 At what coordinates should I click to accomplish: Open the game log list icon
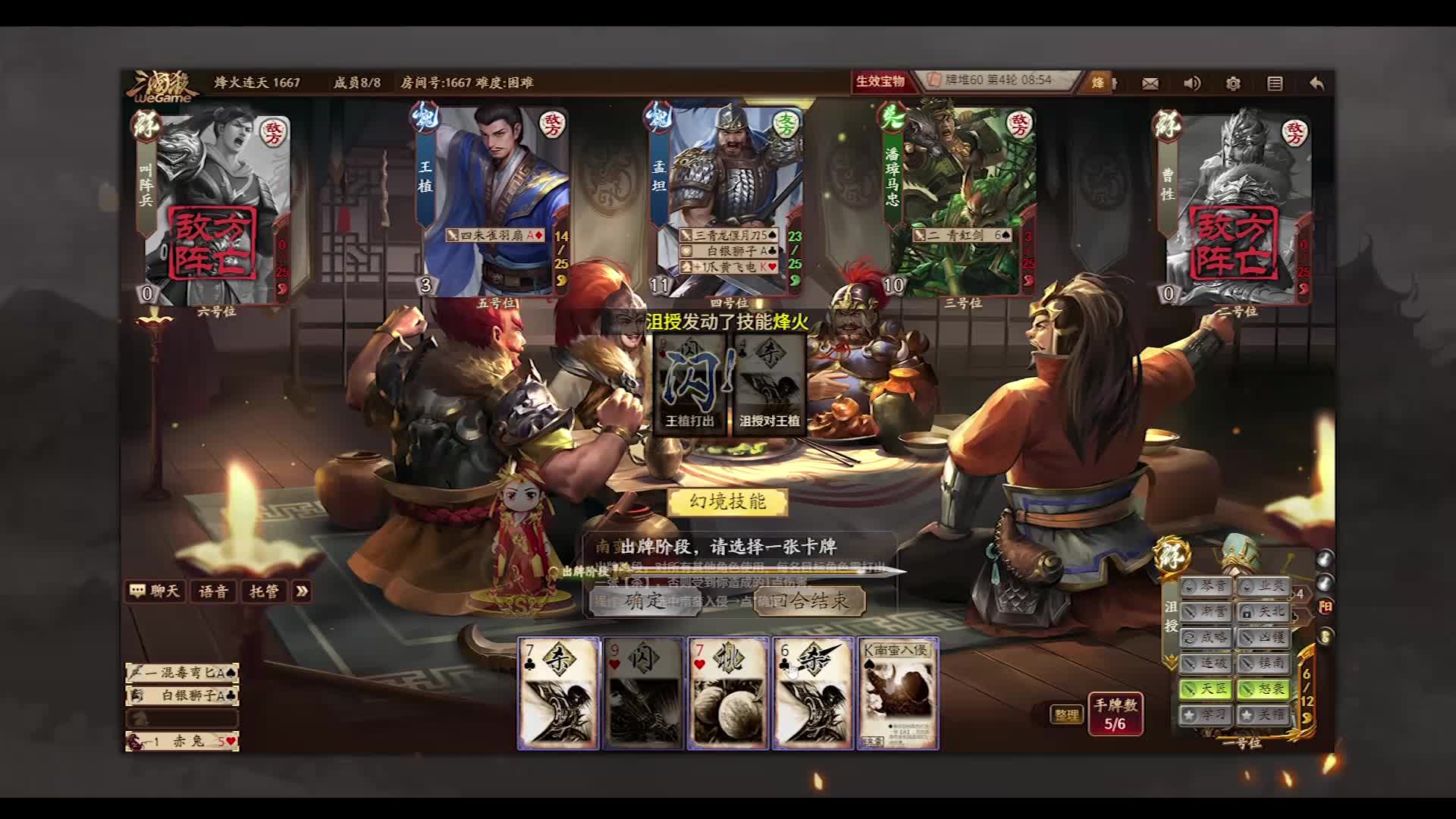pos(1276,83)
